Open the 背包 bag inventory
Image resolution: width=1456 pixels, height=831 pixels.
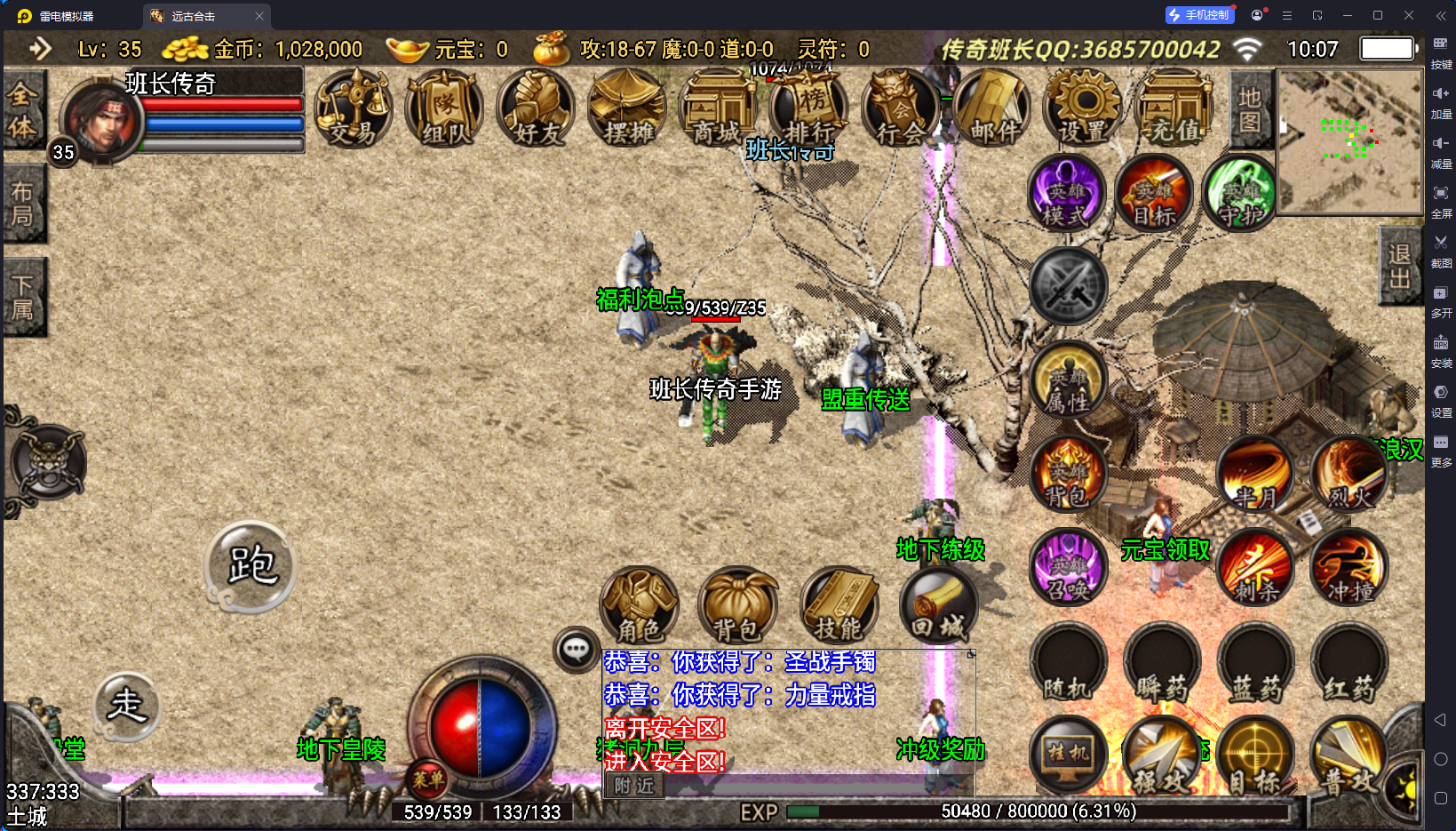coord(737,606)
